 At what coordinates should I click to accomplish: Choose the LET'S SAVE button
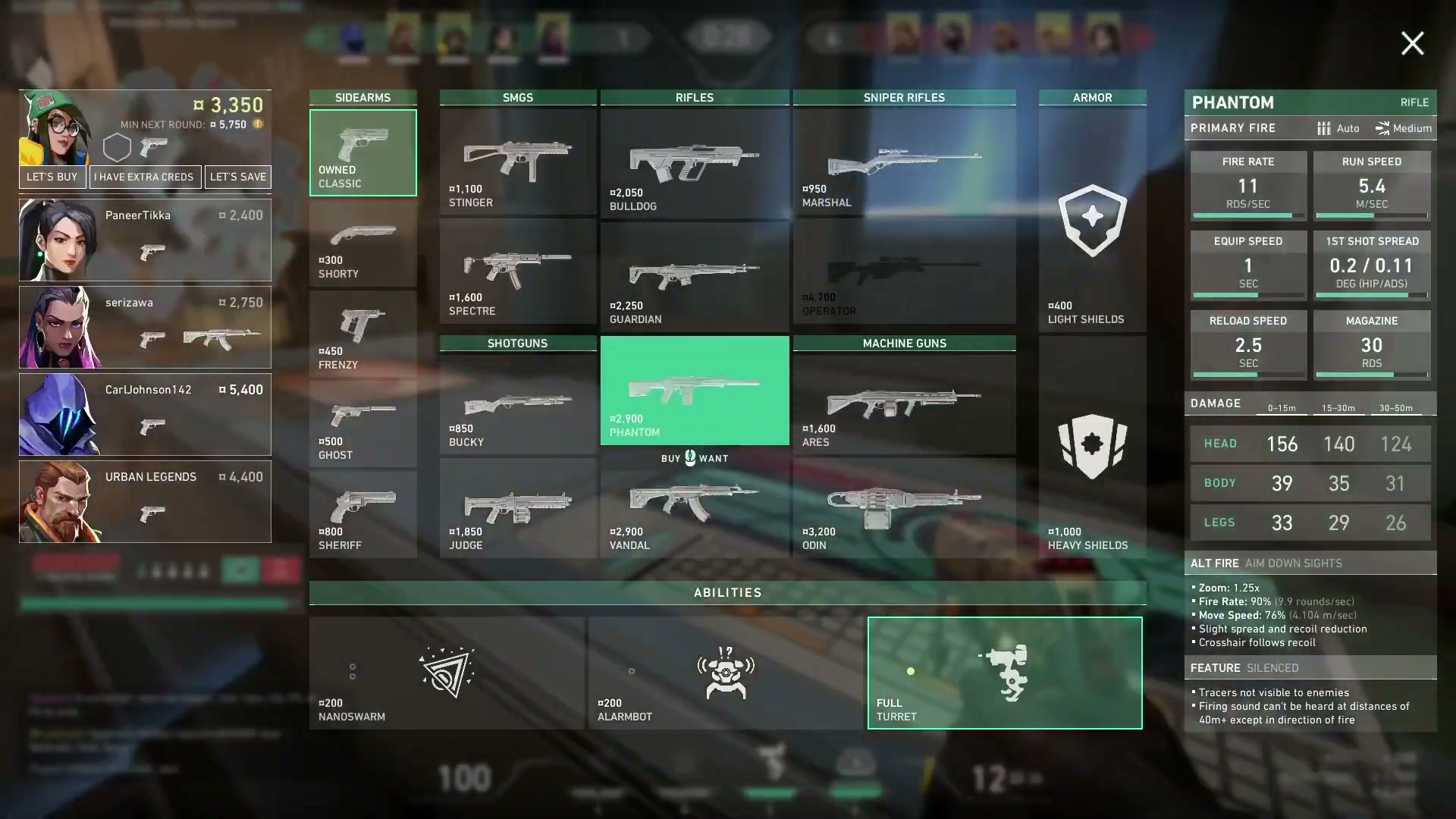click(238, 177)
